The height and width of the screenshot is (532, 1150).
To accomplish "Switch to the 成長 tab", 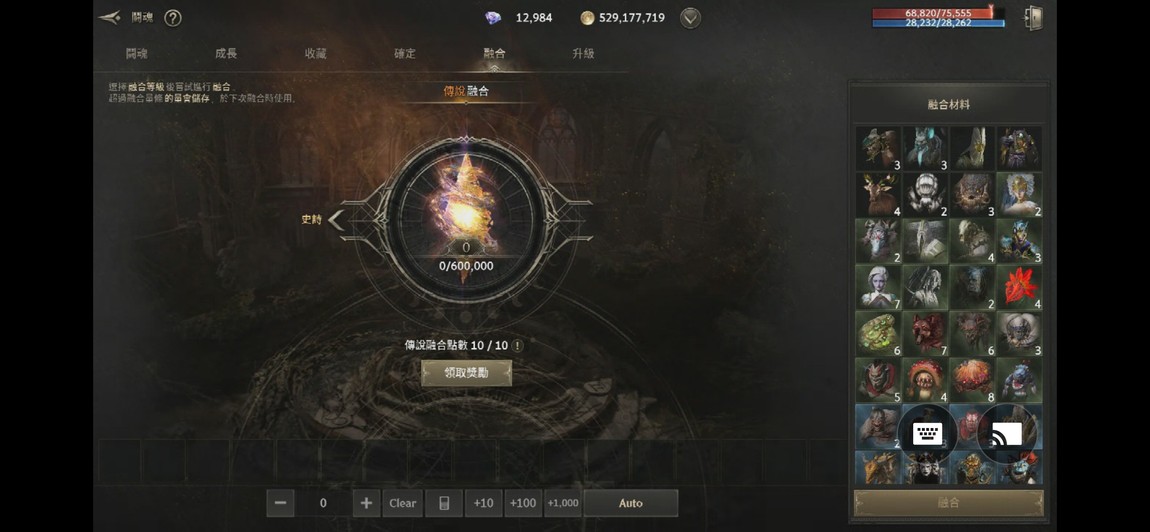I will [x=226, y=53].
